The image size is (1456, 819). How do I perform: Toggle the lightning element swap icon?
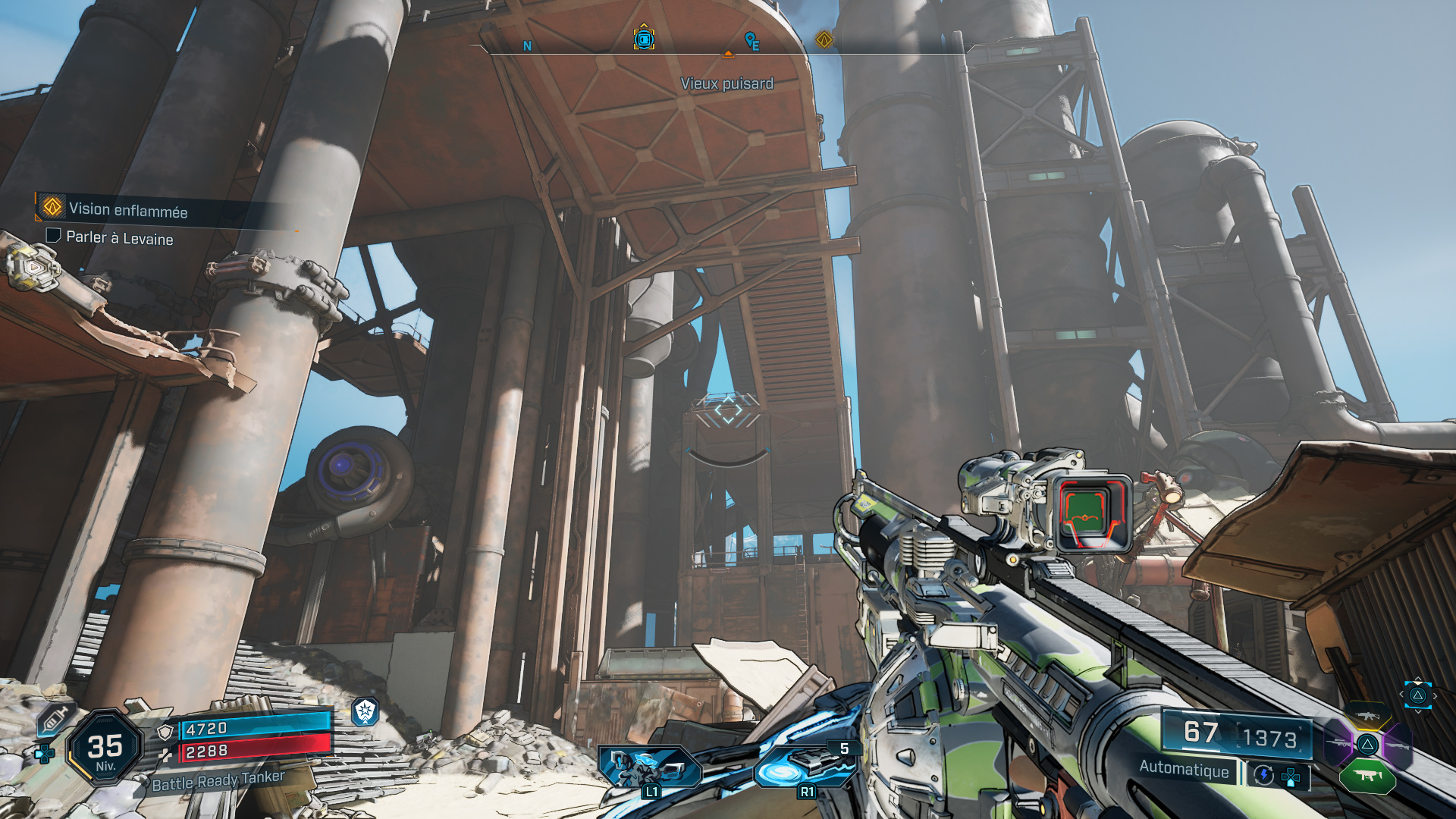click(x=1263, y=775)
